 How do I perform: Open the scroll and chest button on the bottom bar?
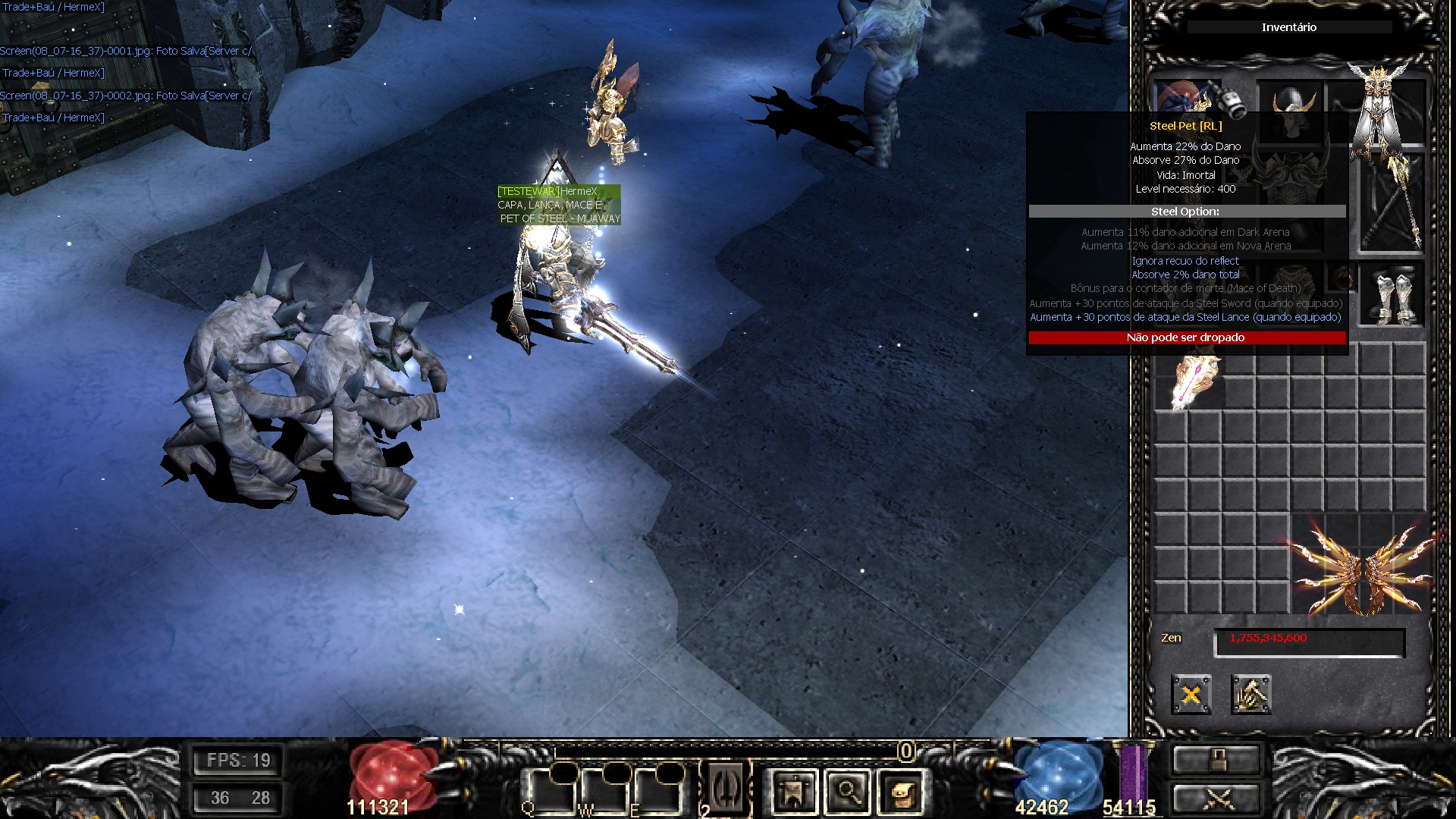(x=902, y=793)
